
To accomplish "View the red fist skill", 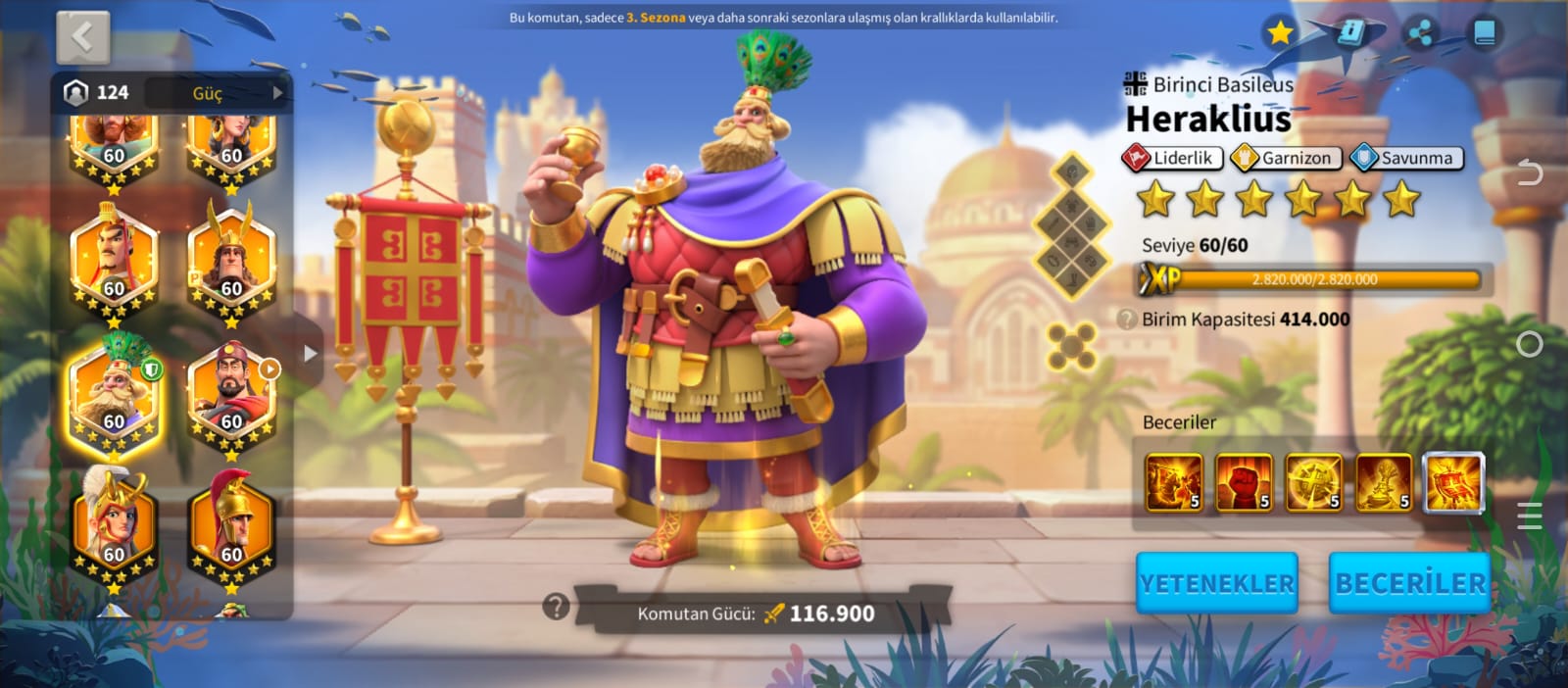I will pos(1243,483).
